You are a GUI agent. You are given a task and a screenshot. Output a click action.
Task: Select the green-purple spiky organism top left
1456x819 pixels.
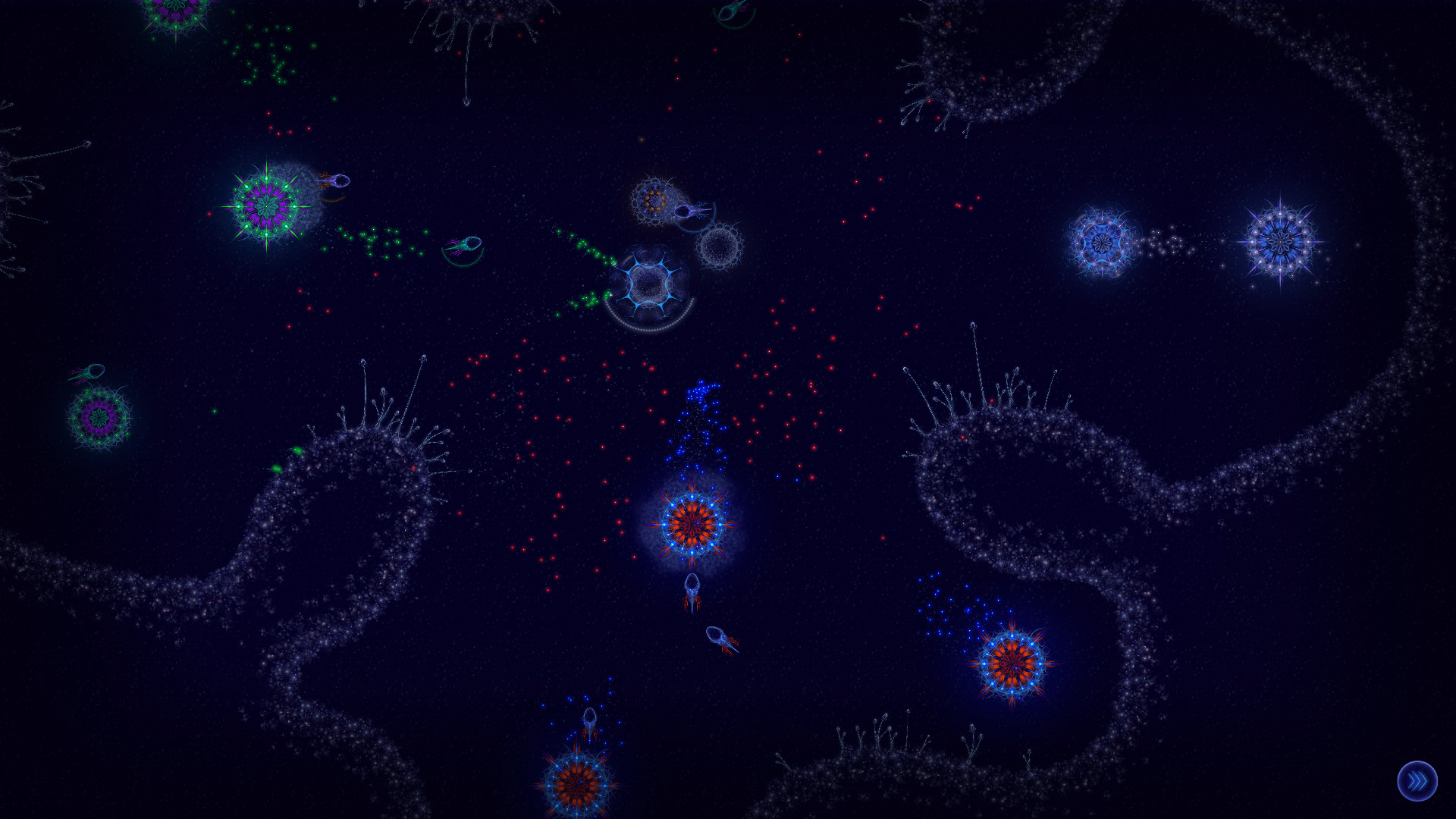(265, 205)
